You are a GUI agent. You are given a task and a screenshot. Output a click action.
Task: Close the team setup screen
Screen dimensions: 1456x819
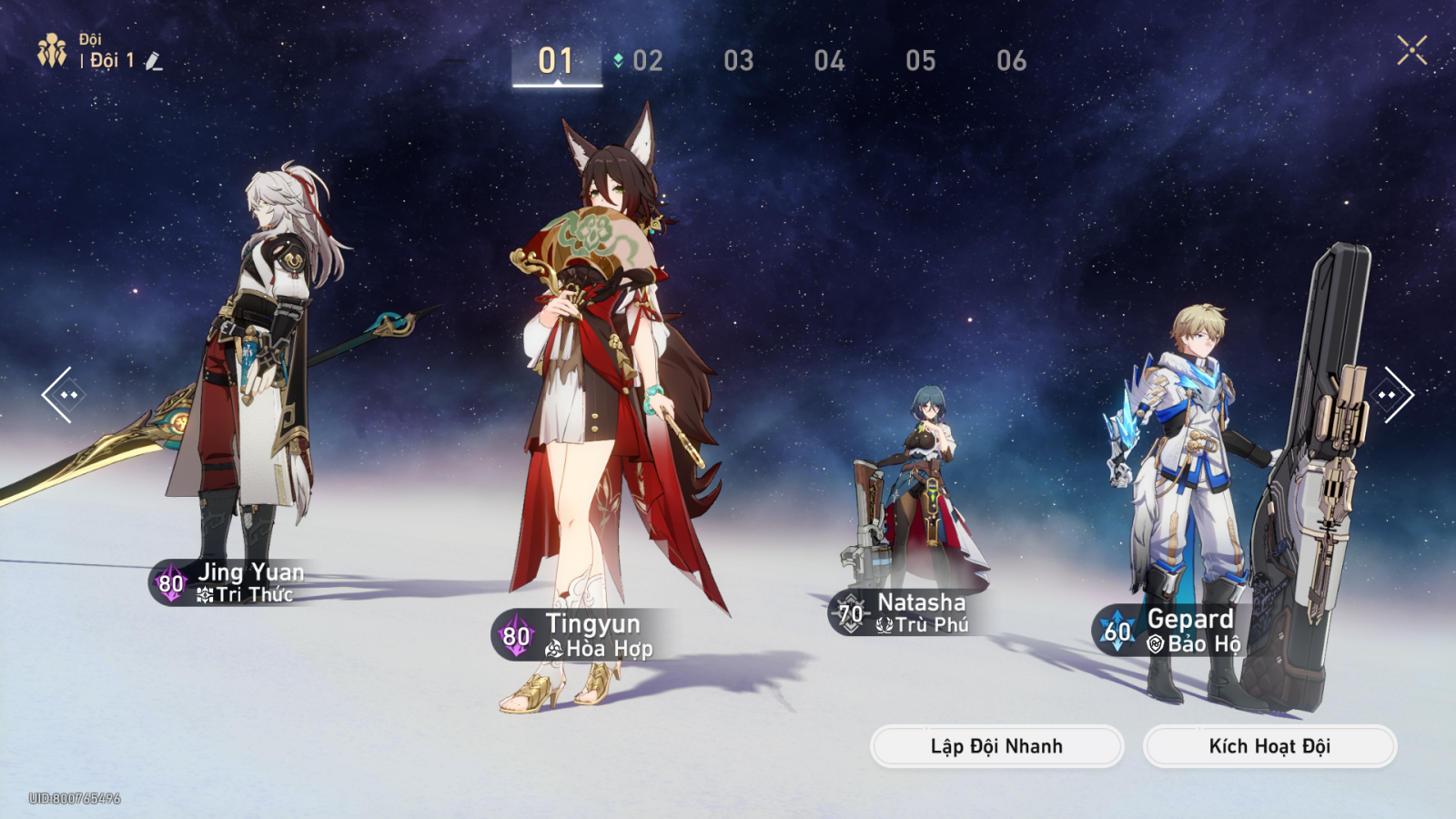pyautogui.click(x=1411, y=50)
